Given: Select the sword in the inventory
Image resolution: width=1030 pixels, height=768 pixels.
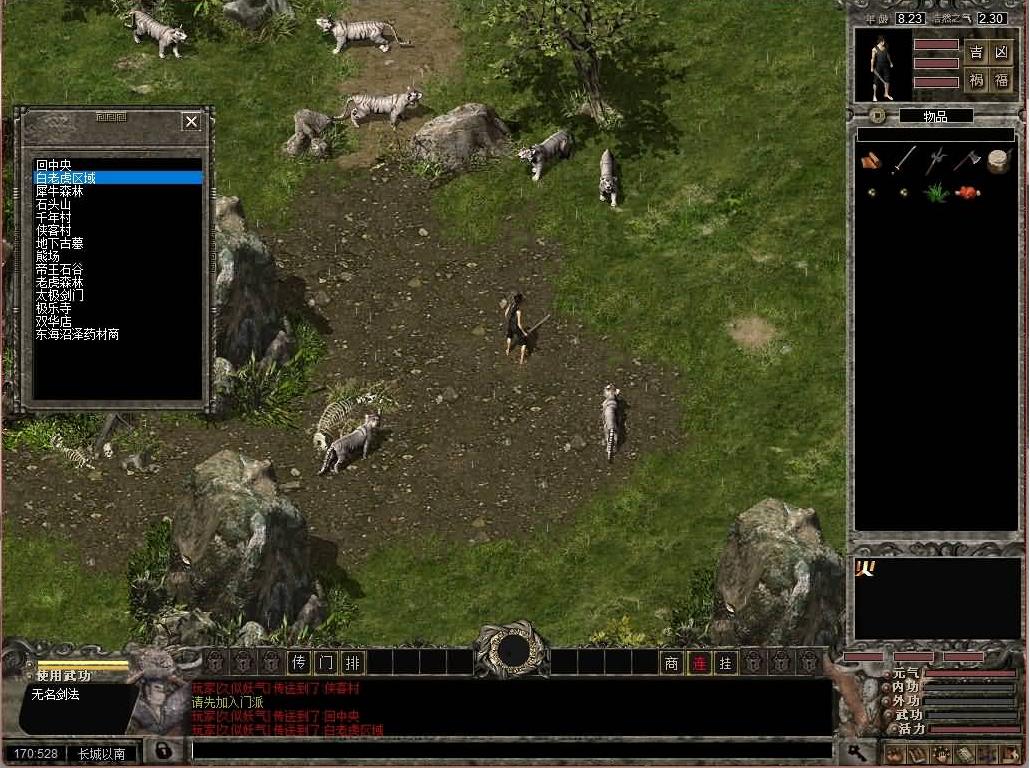Looking at the screenshot, I should (904, 160).
